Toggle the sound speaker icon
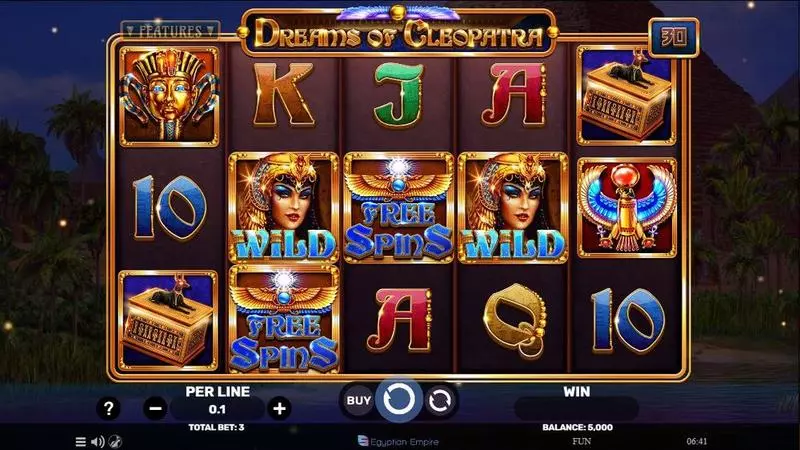800x450 pixels. click(x=98, y=440)
